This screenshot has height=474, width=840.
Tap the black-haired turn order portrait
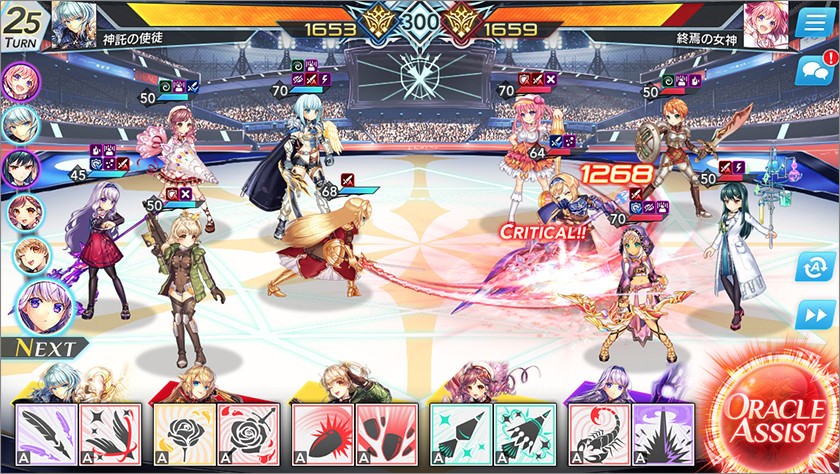(20, 167)
